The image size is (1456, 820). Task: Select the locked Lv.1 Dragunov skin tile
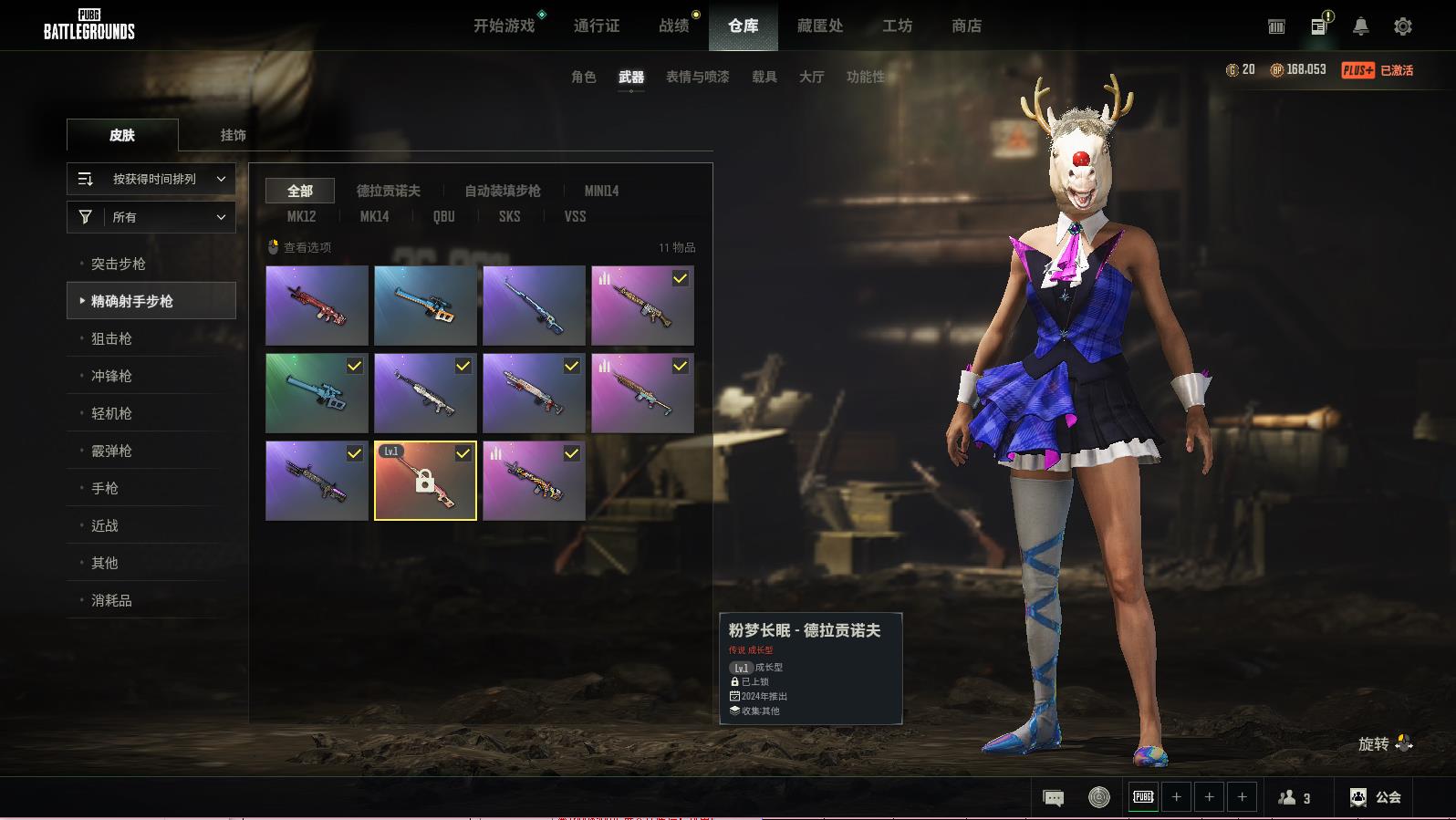coord(425,481)
